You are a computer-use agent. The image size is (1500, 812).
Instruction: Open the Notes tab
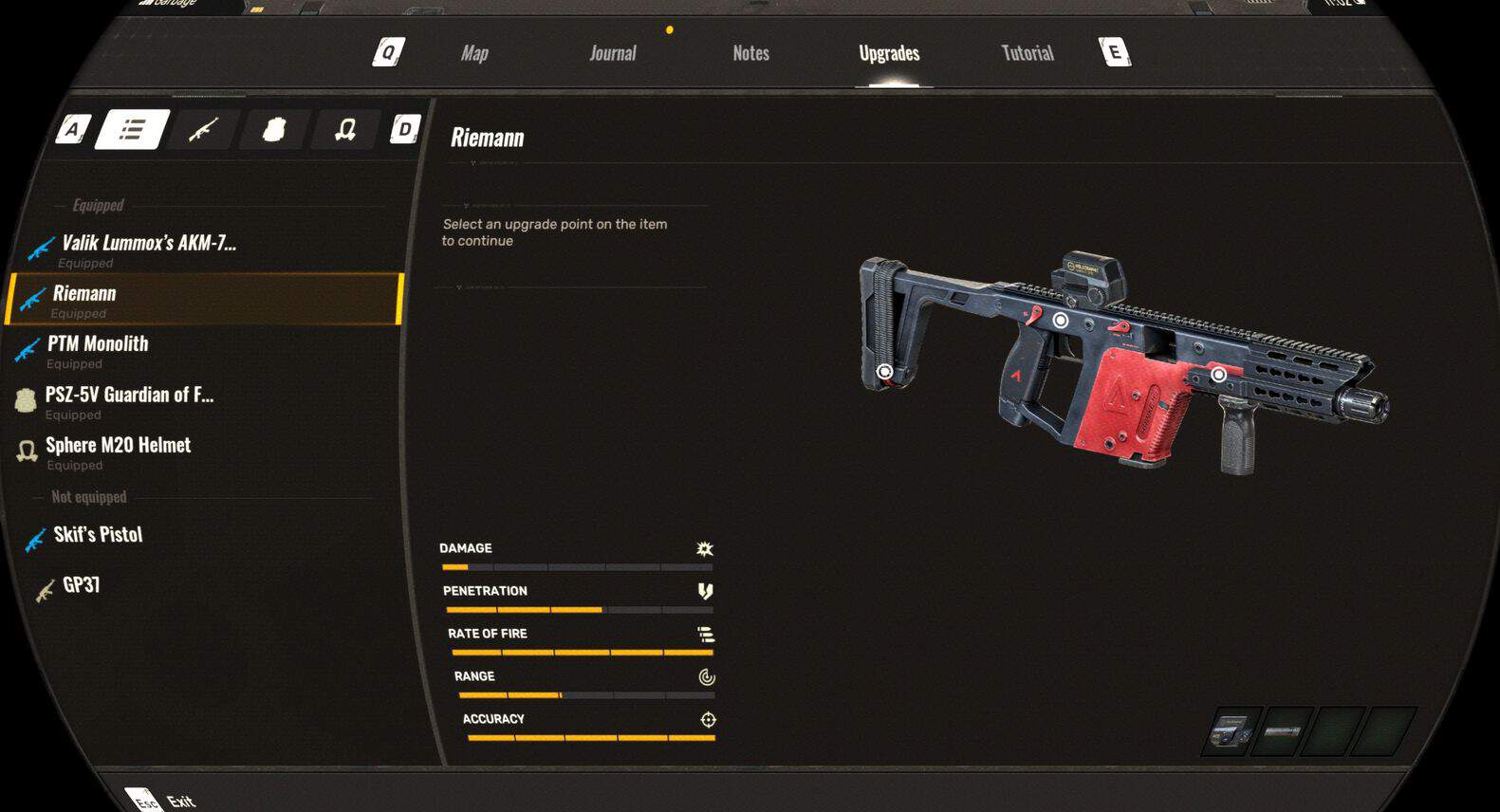[x=750, y=53]
